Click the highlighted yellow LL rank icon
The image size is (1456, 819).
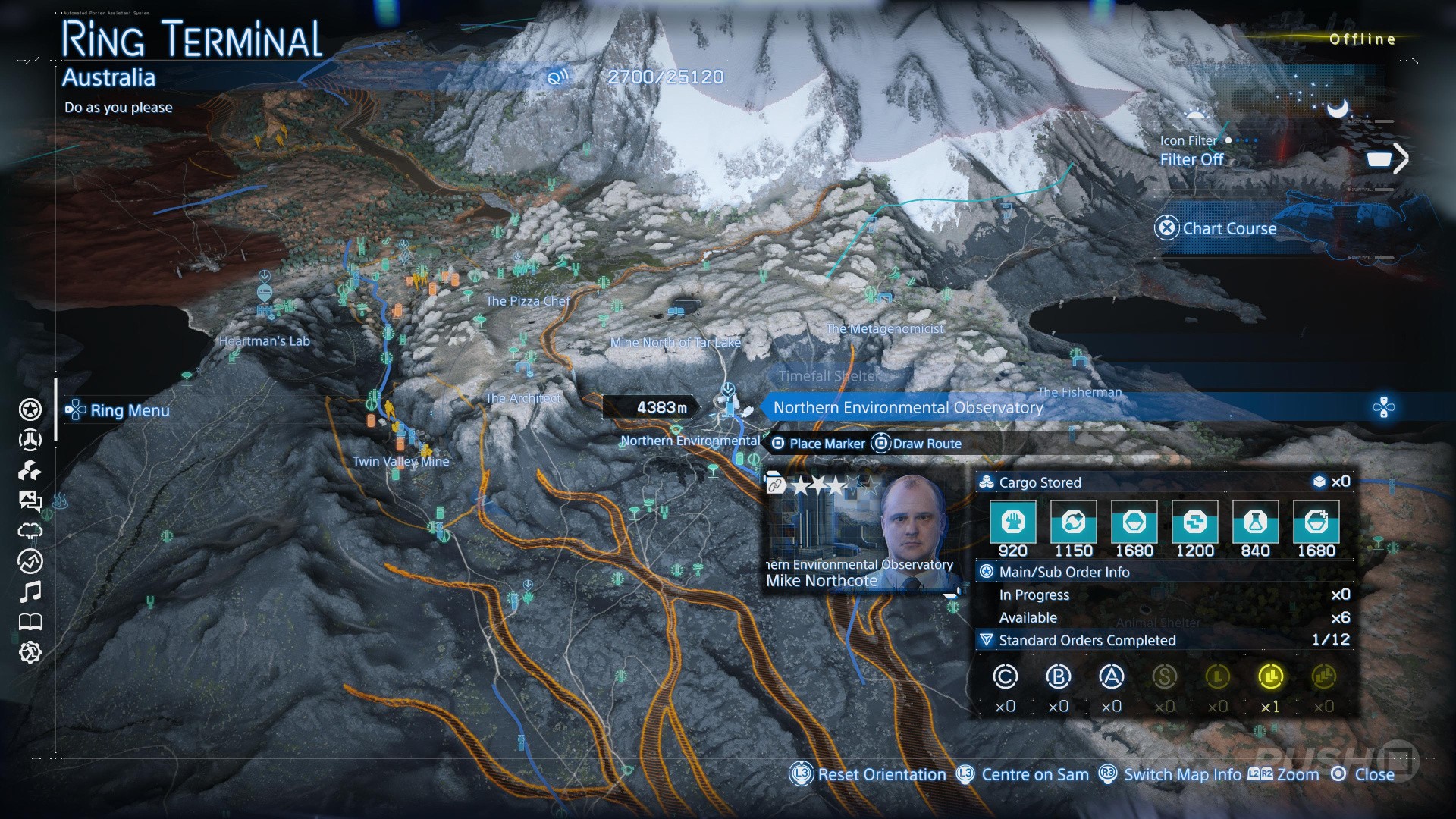1270,676
